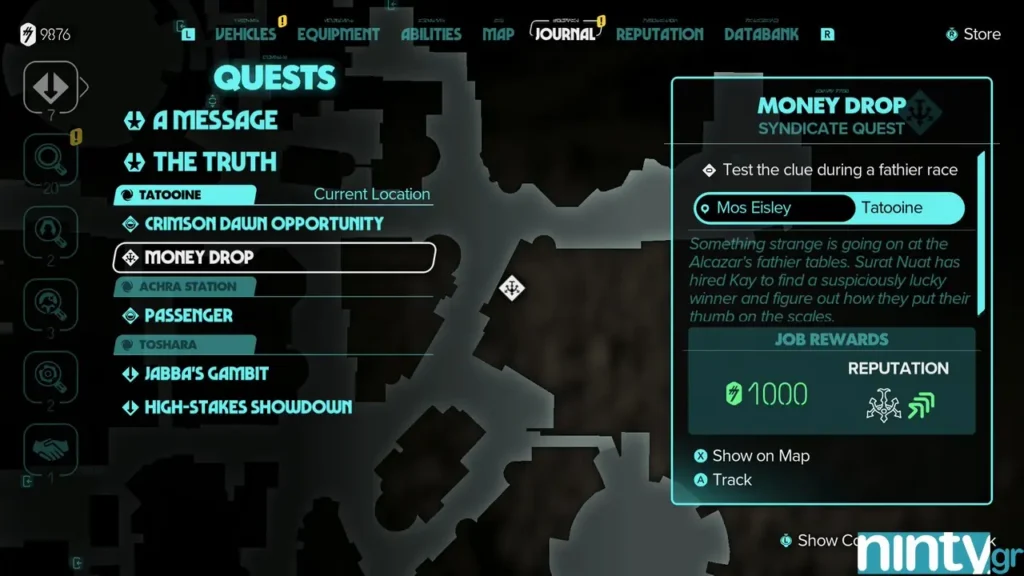Image resolution: width=1024 pixels, height=576 pixels.
Task: Track the Money Drop quest
Action: tap(731, 480)
